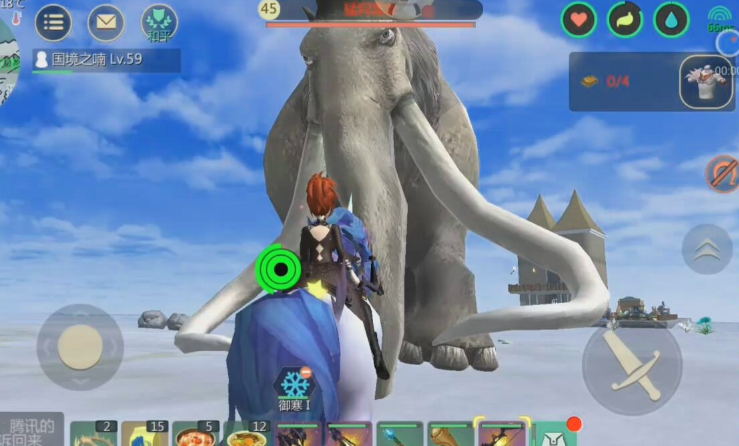Check the water drop thirst icon
The image size is (739, 446).
(x=671, y=19)
